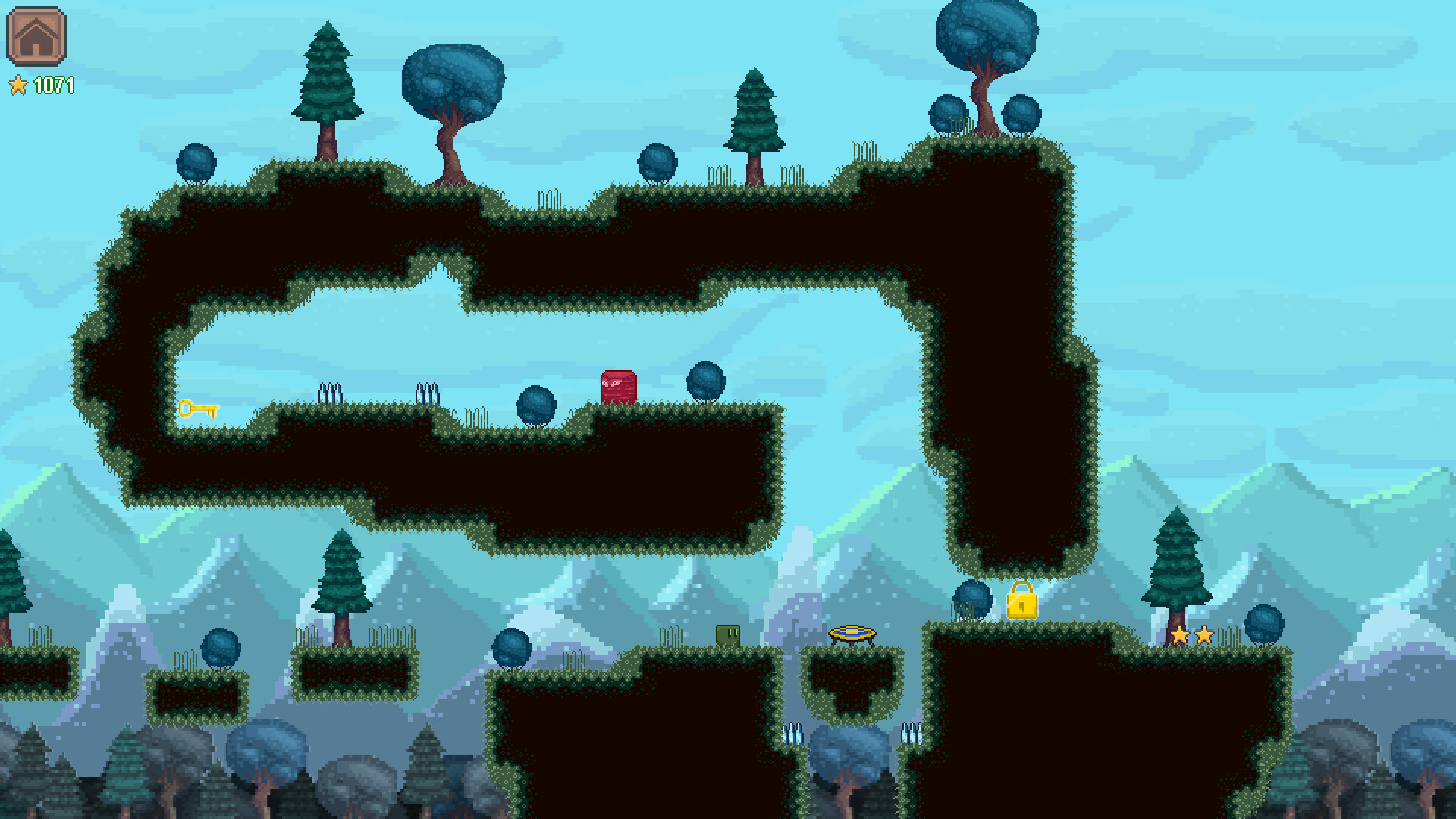This screenshot has height=819, width=1456.
Task: Click the yellow star icon beside the score
Action: point(20,86)
